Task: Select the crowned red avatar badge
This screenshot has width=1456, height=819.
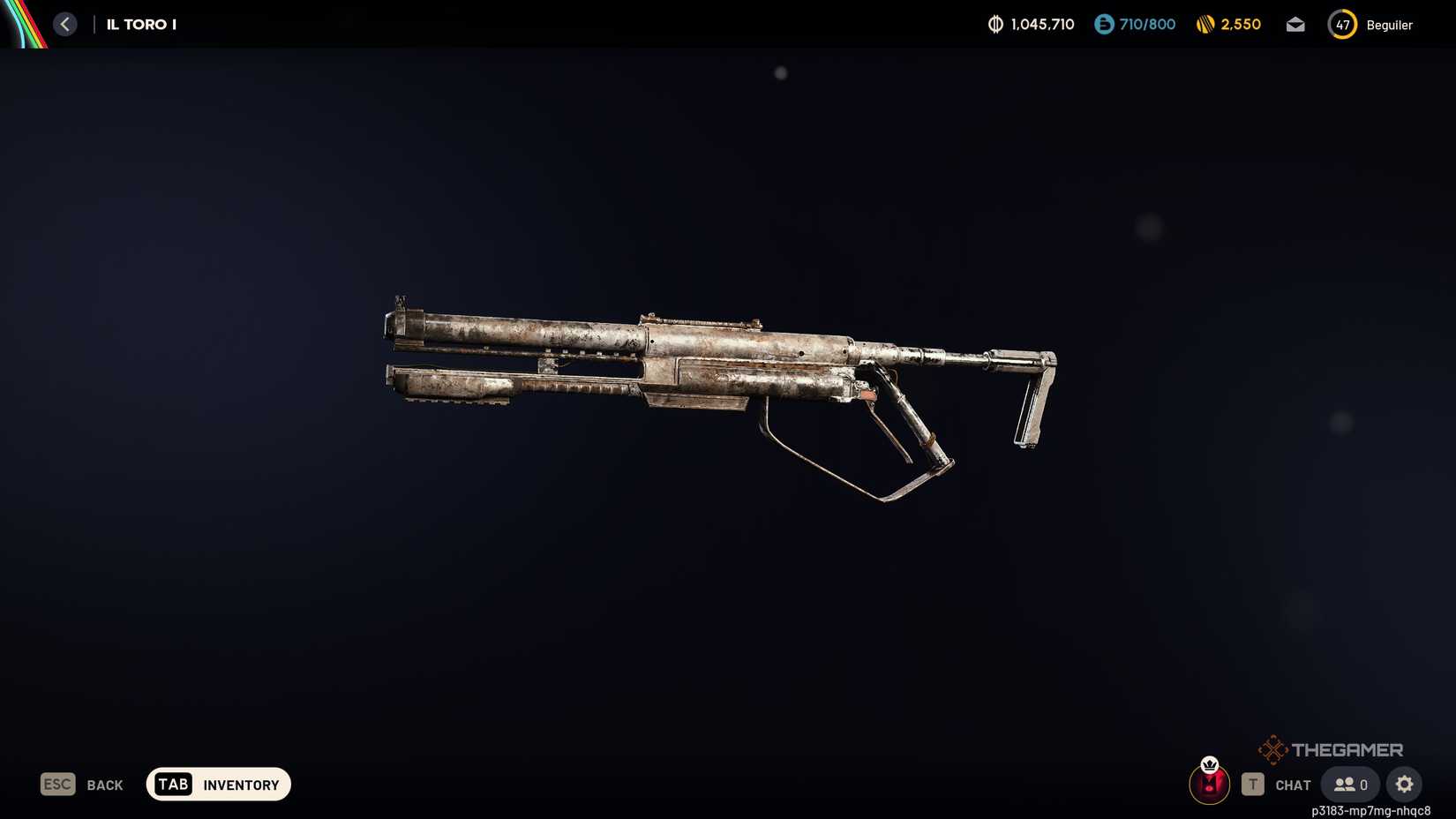Action: [1209, 784]
